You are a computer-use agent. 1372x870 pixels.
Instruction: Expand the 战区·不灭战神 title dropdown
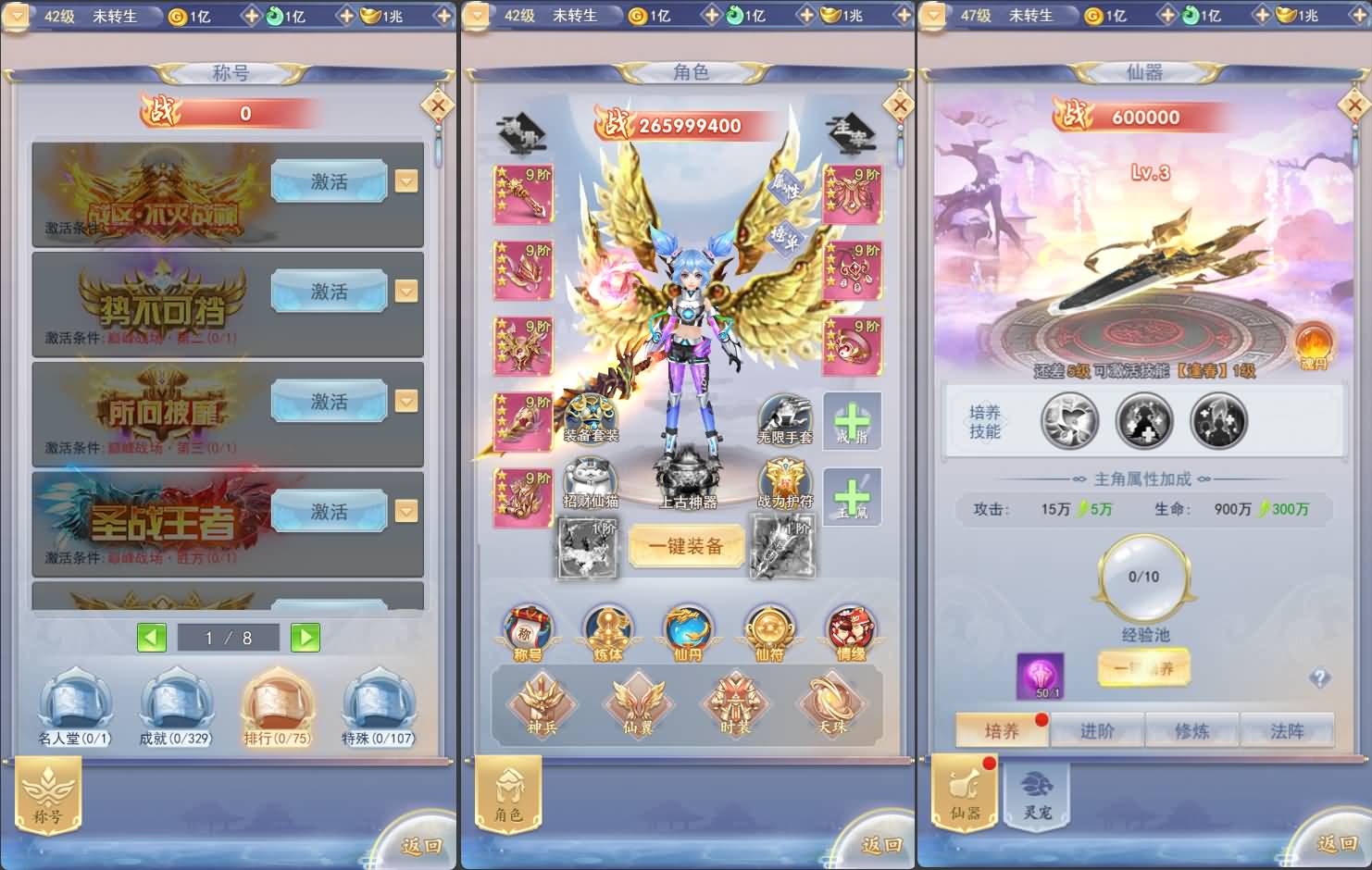pyautogui.click(x=406, y=181)
